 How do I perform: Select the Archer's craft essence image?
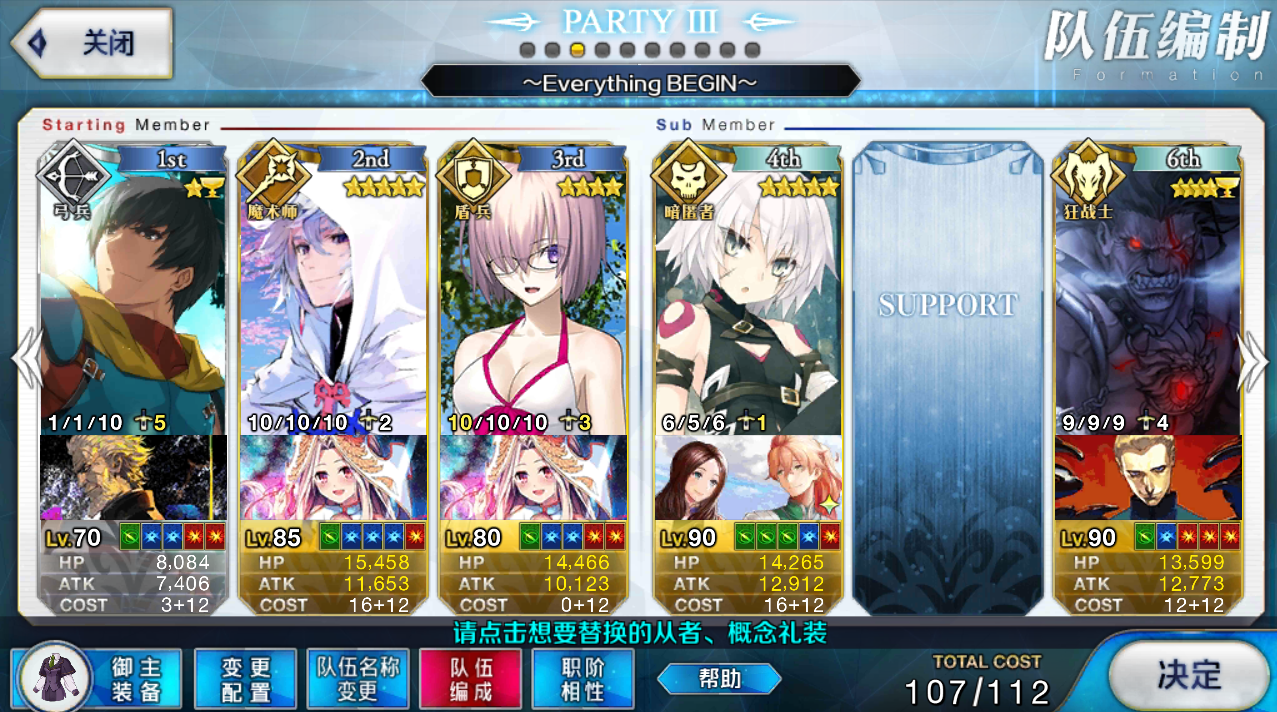pos(134,478)
